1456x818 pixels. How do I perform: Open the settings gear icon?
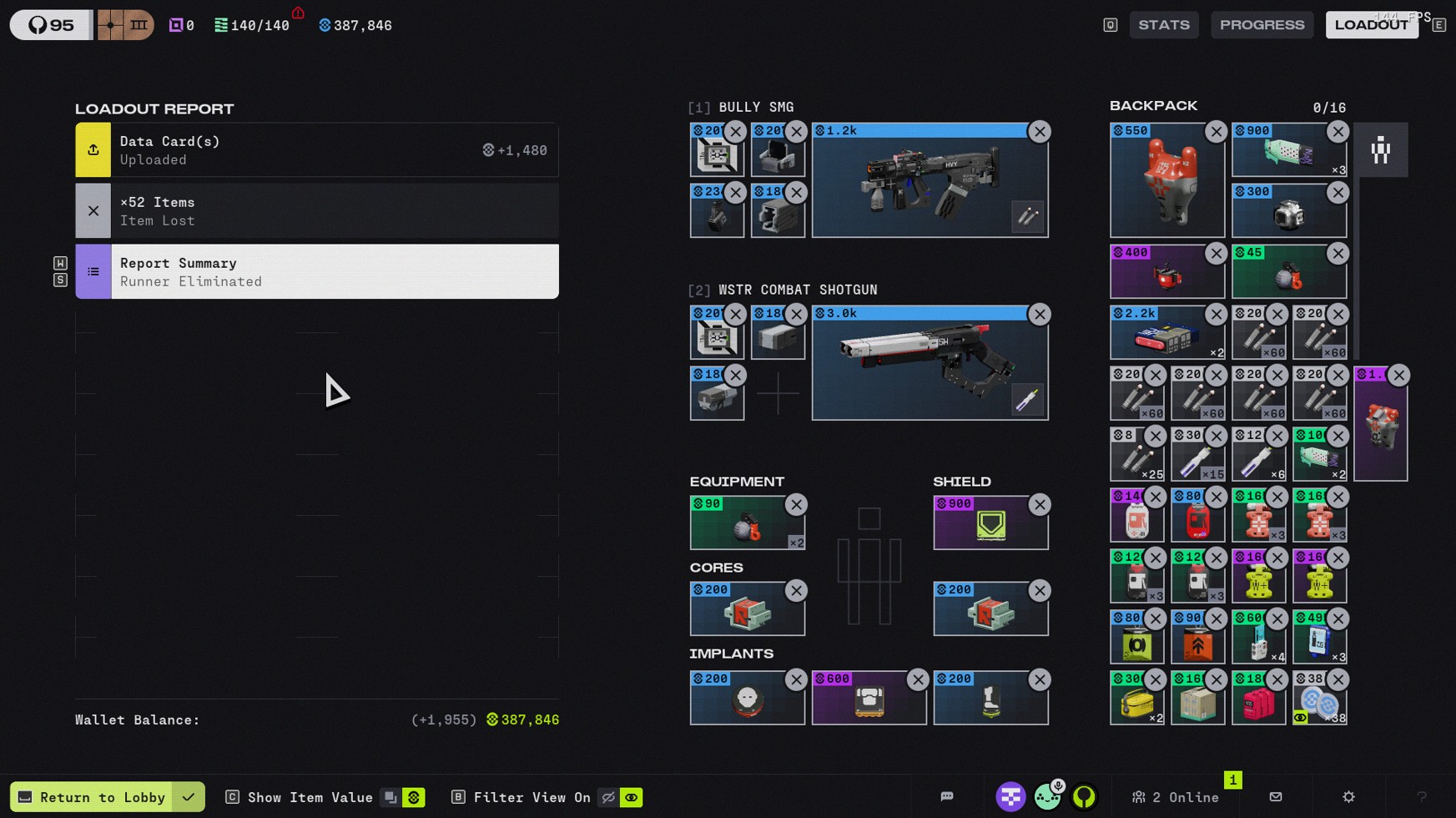click(x=1348, y=797)
